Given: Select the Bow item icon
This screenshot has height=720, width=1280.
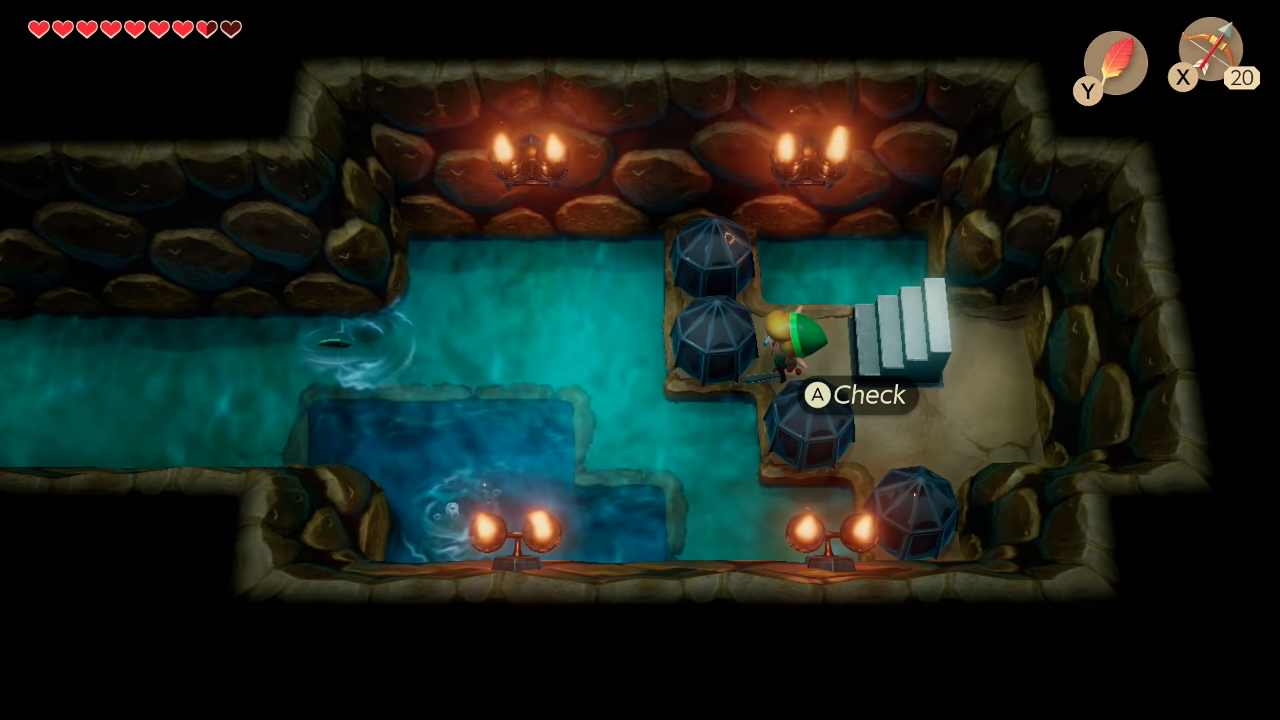Looking at the screenshot, I should (1210, 52).
